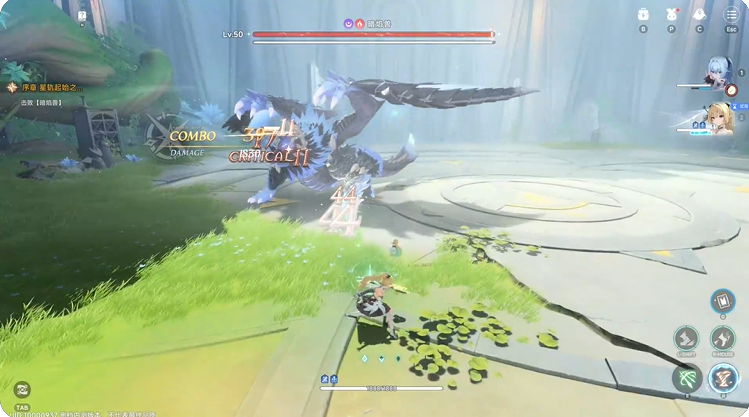
Task: Open the chat bubble icon
Action: pyautogui.click(x=22, y=390)
